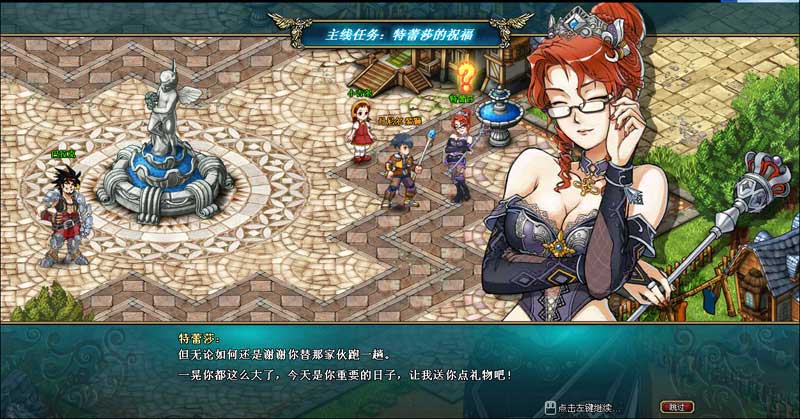Click the 点击左键继续 continue prompt
This screenshot has width=800, height=419.
[x=588, y=408]
